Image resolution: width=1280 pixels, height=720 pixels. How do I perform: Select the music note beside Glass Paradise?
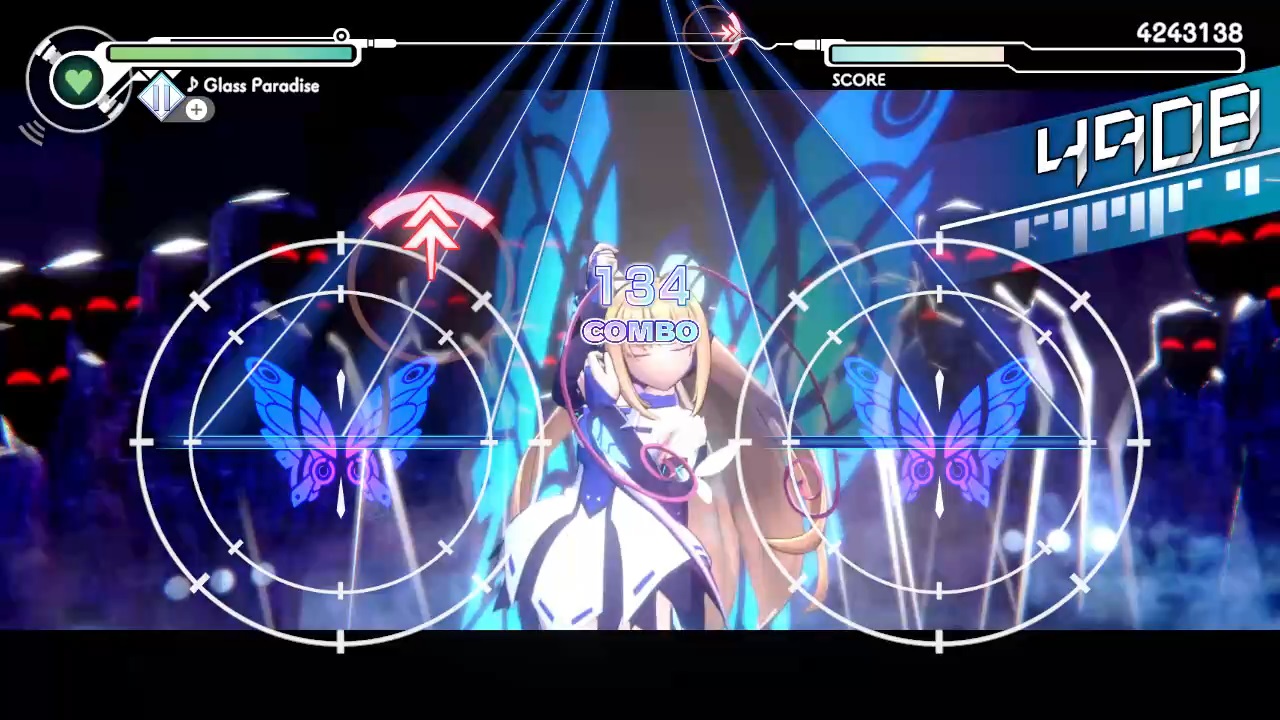(192, 85)
